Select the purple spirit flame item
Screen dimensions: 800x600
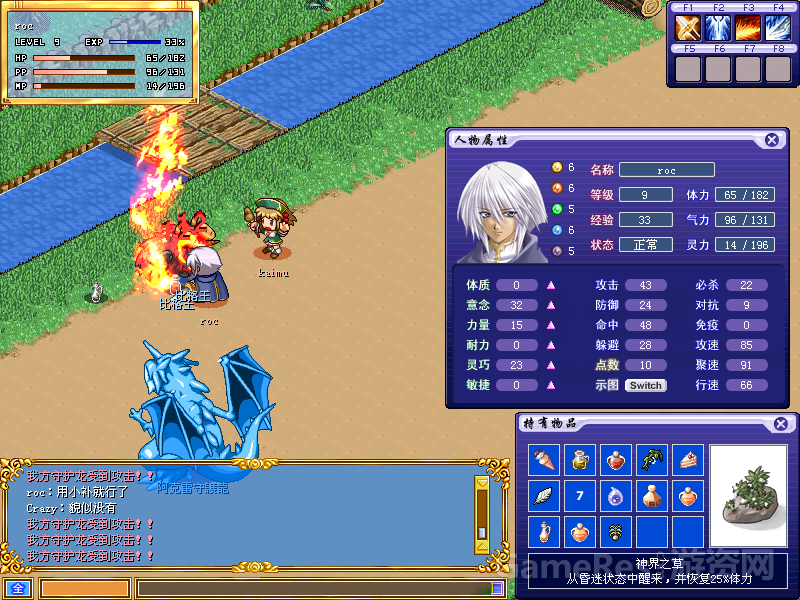(616, 496)
